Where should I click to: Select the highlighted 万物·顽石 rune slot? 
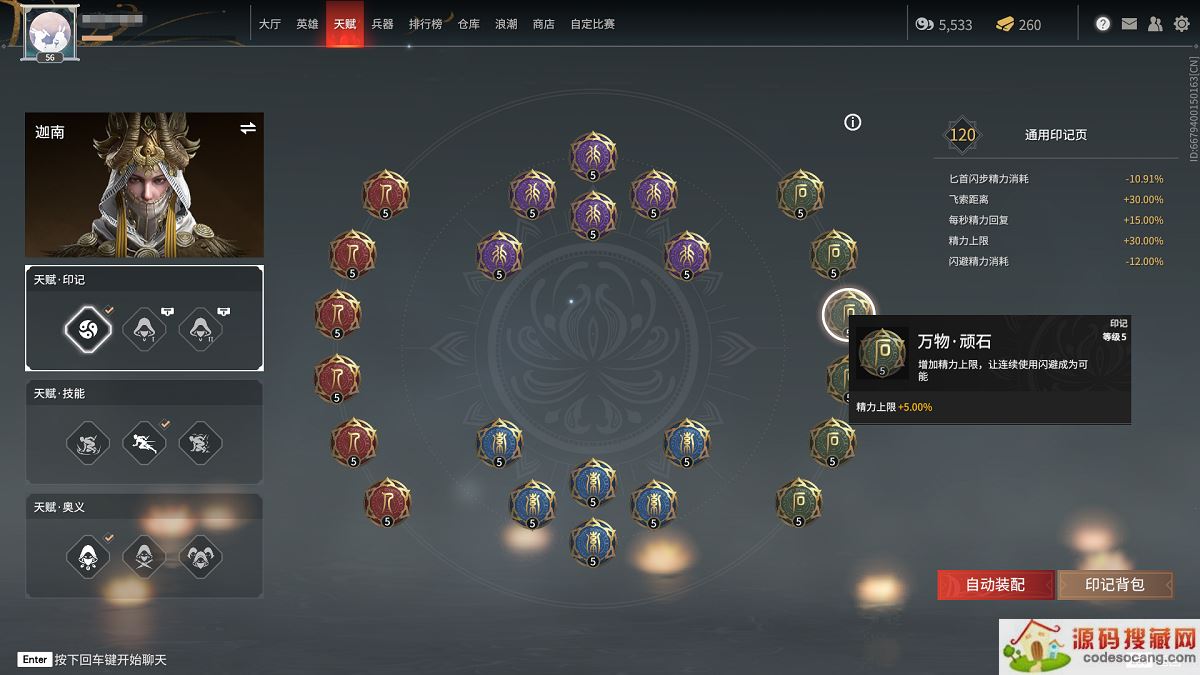pyautogui.click(x=848, y=313)
